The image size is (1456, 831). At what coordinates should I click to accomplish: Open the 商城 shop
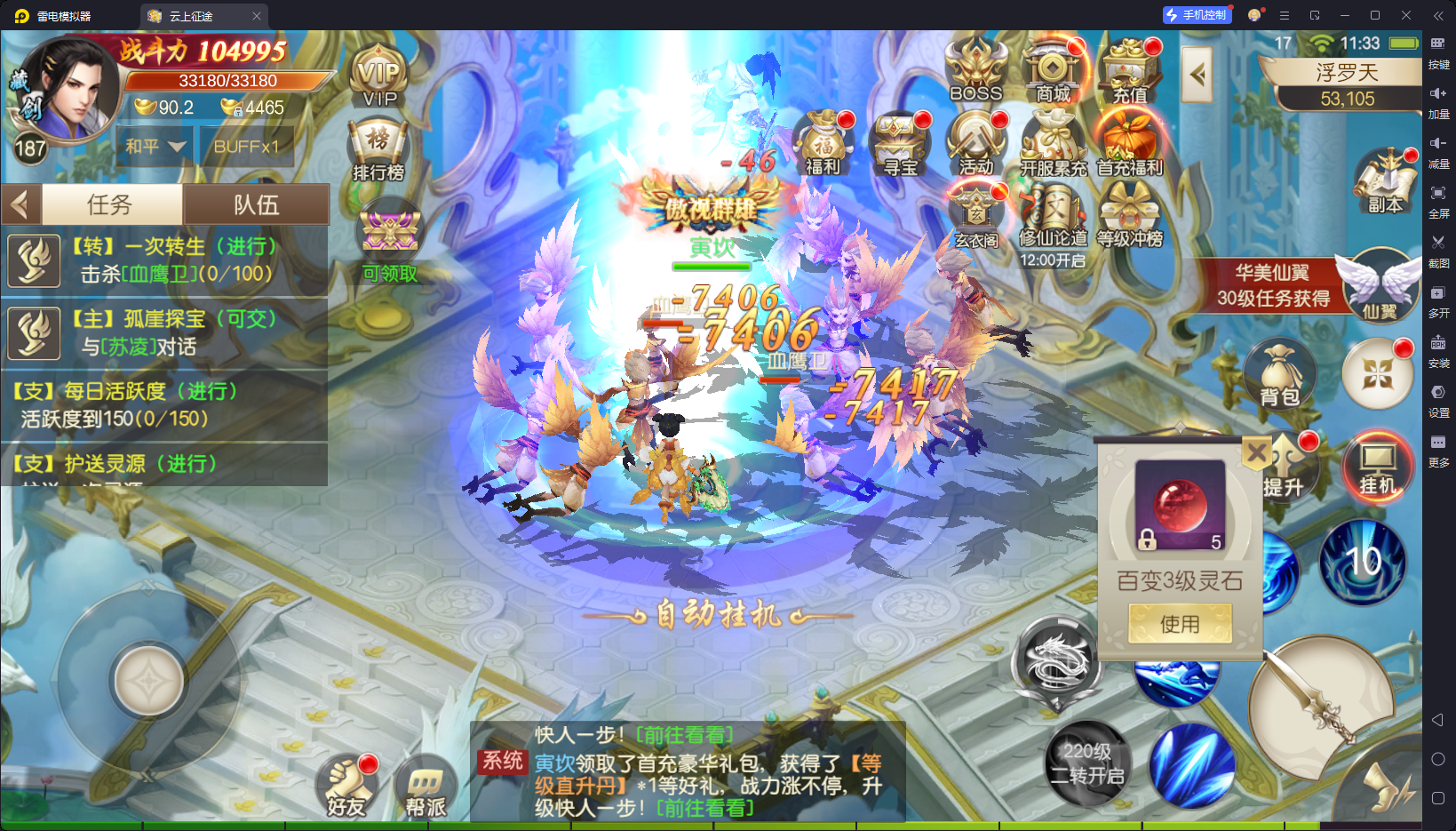tap(1053, 70)
